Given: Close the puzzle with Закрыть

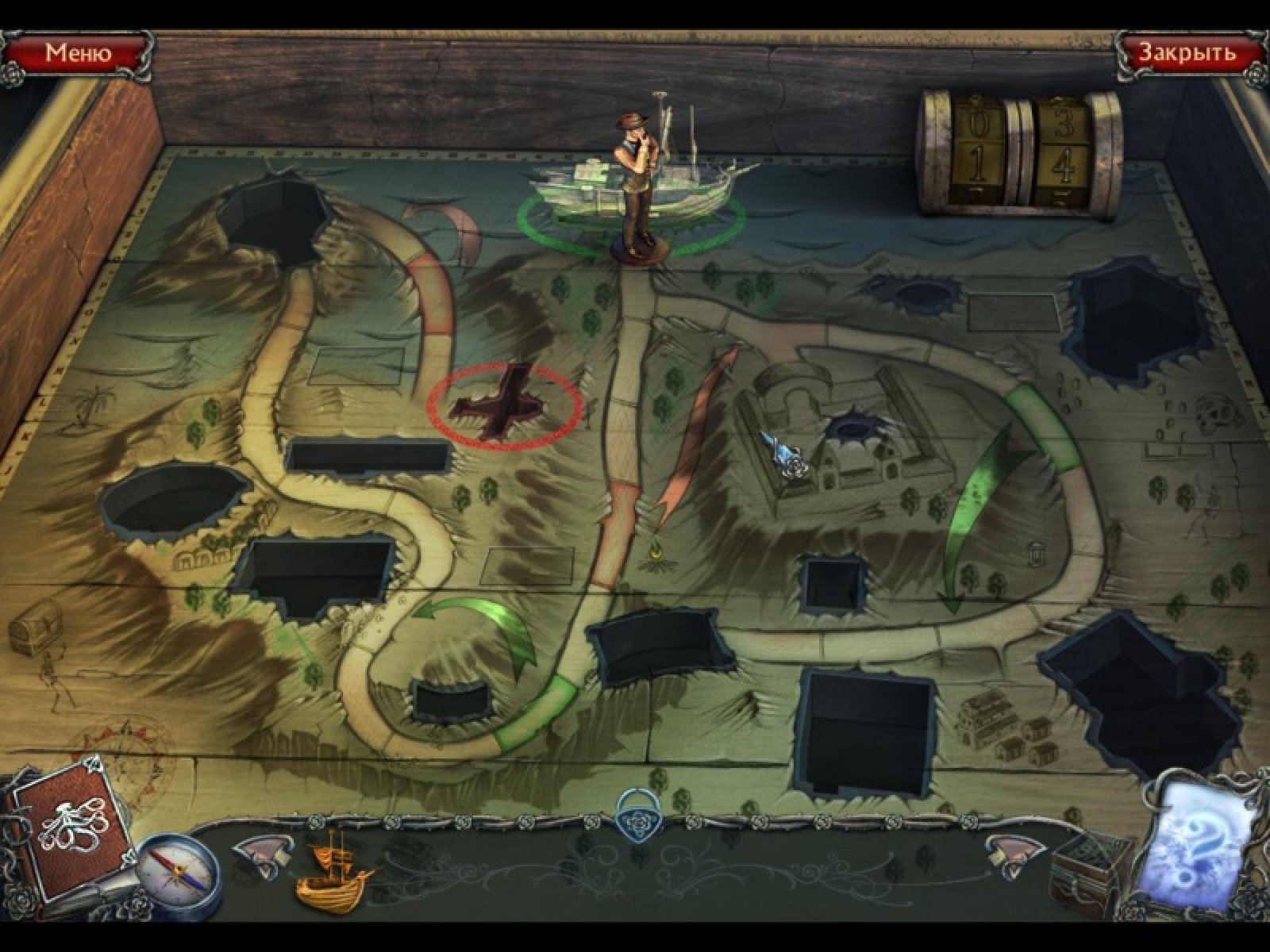Looking at the screenshot, I should (x=1187, y=53).
